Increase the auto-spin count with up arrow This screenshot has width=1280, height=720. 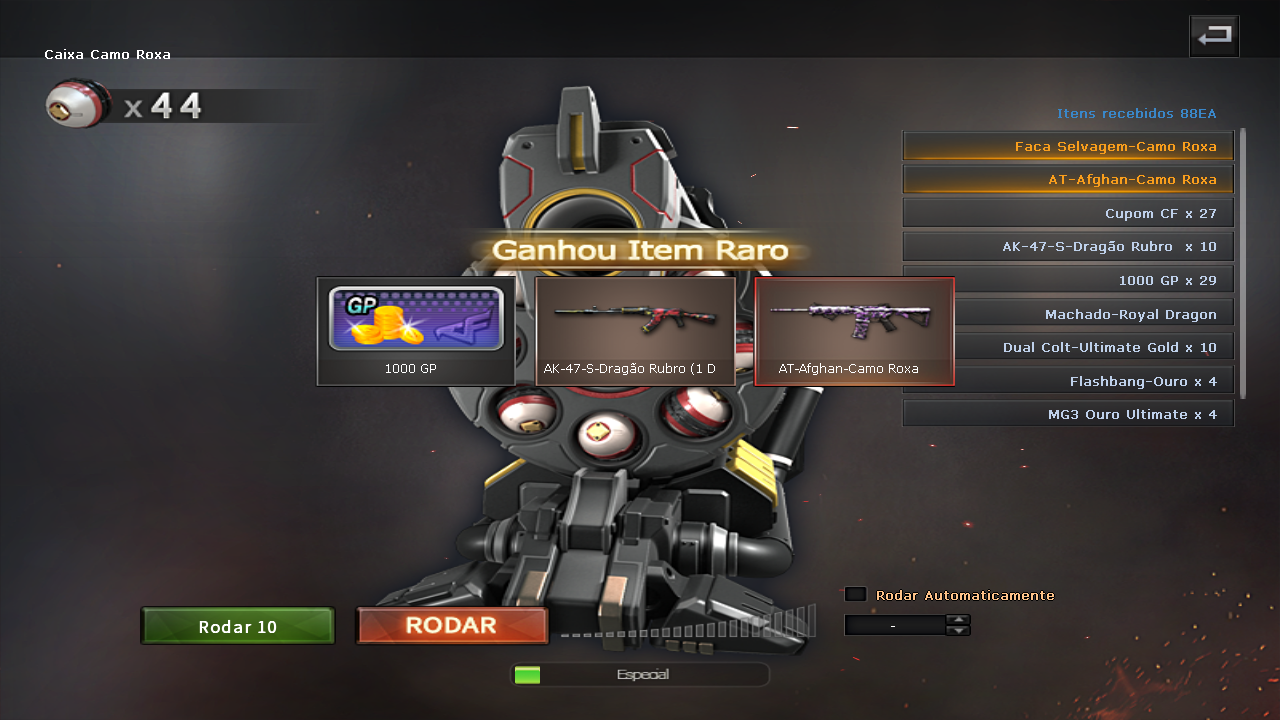[x=958, y=620]
